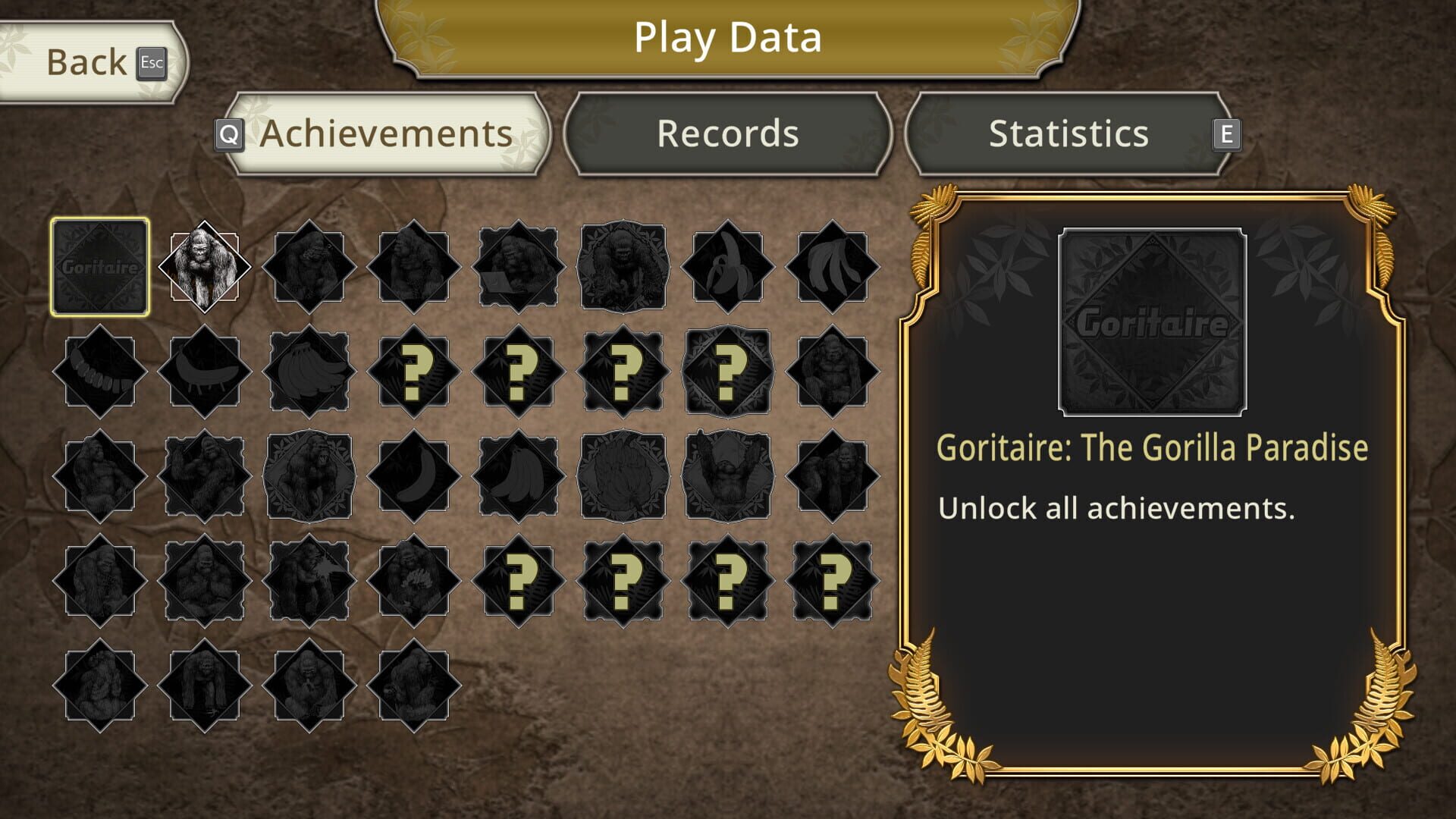Screen dimensions: 1456x819
Task: Switch to the Records tab
Action: 726,133
